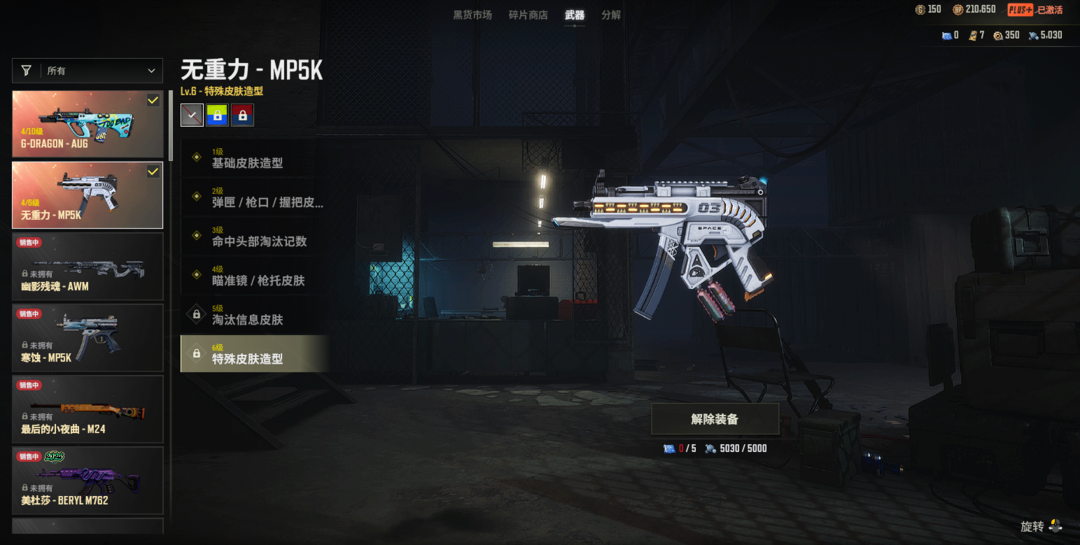View level 1 基础皮肤造型

pos(254,160)
